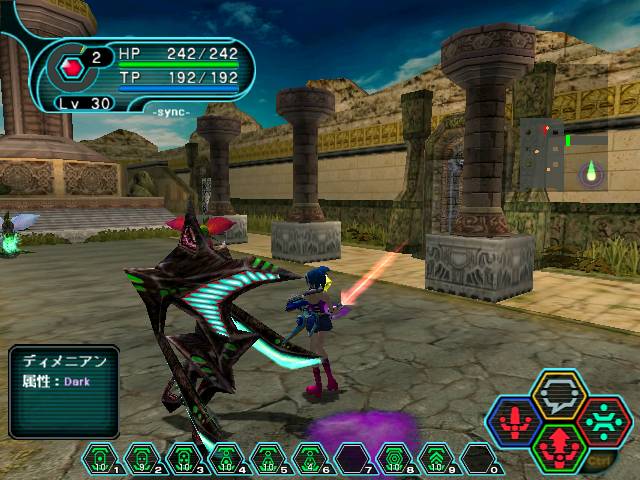Select hotbar slot 1 item
Image resolution: width=640 pixels, height=480 pixels.
[x=100, y=459]
